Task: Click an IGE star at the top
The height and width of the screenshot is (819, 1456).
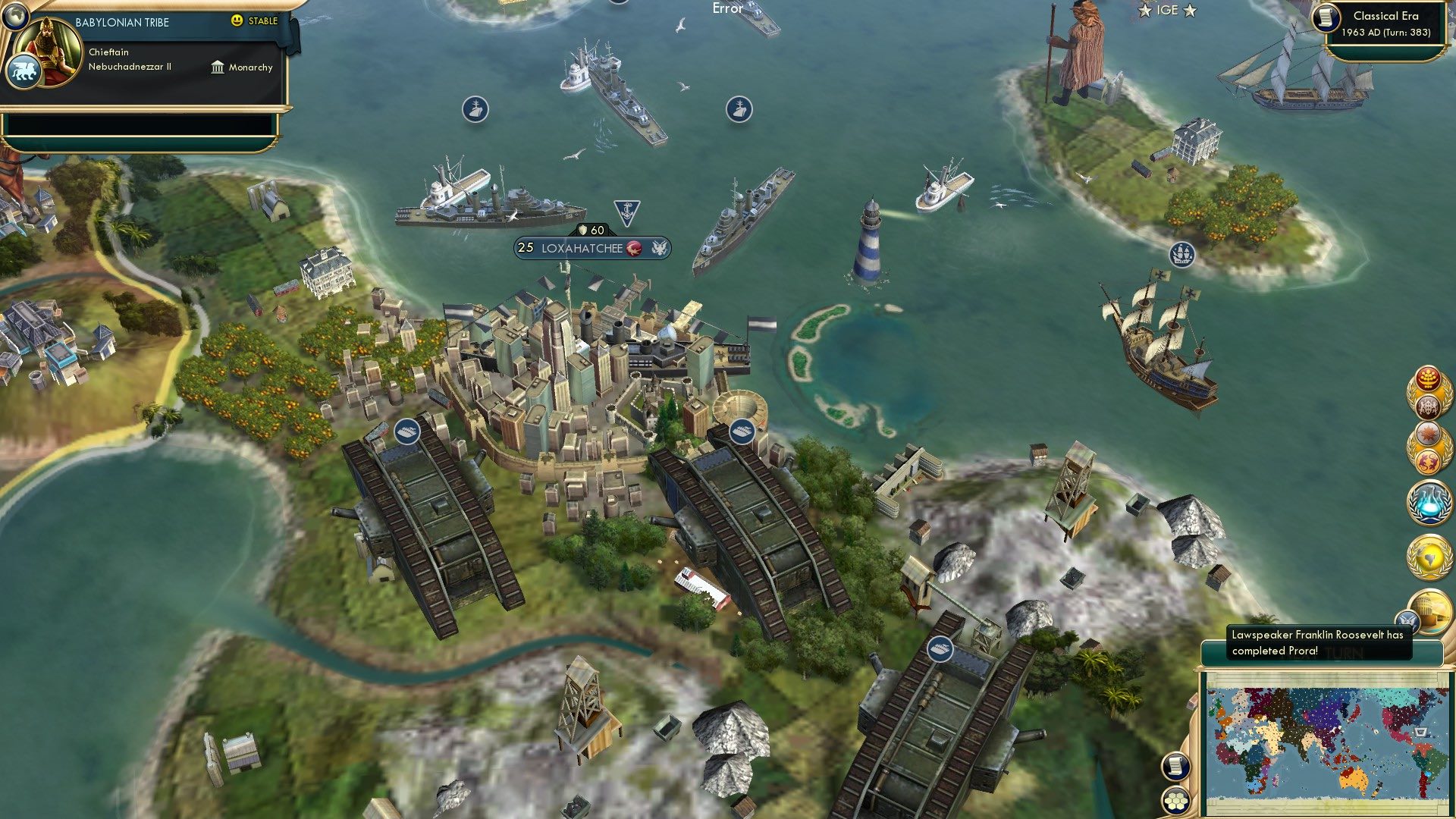Action: click(1144, 11)
